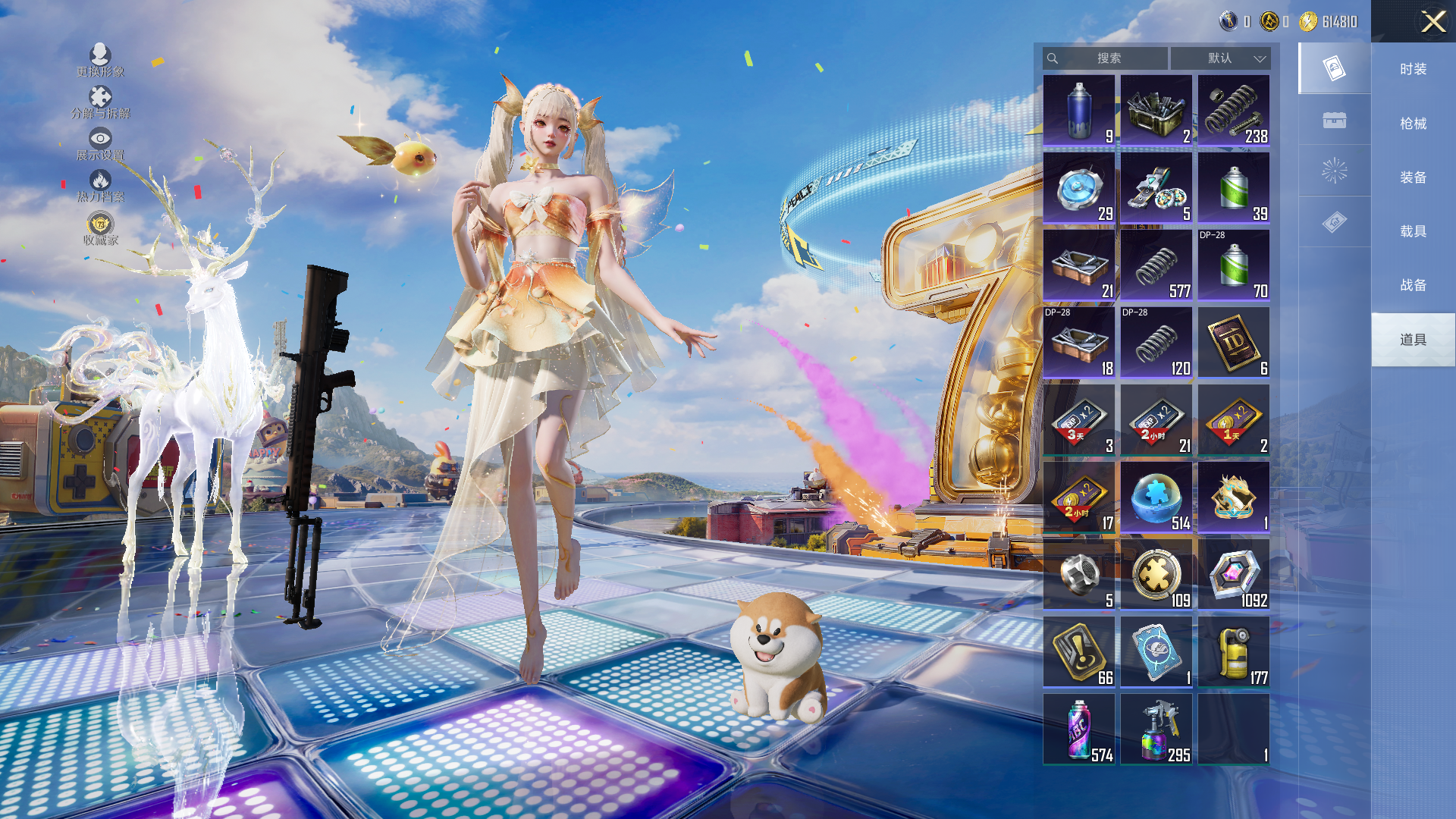Viewport: 1456px width, 819px height.
Task: Show the 载具 category tab
Action: [1413, 231]
